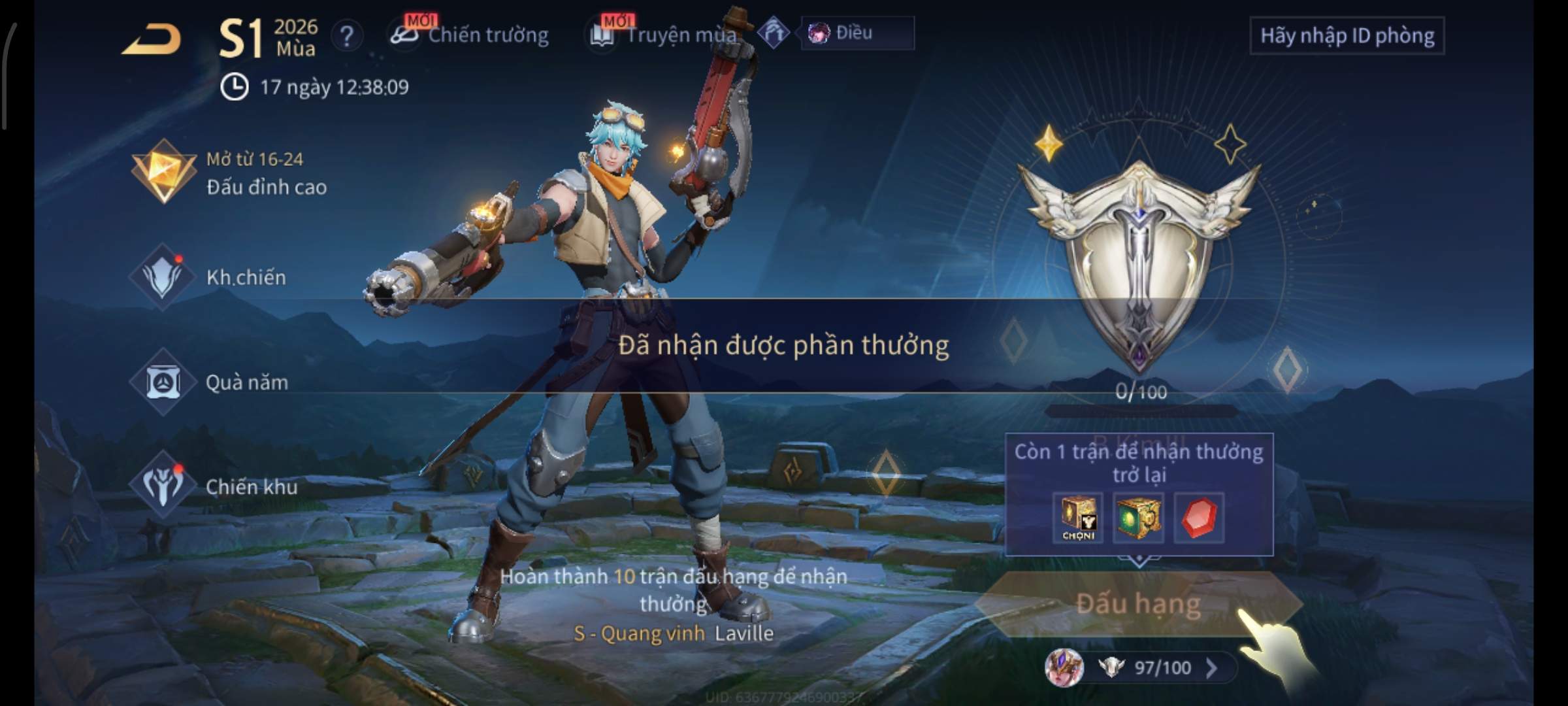
Task: Open Truyện mùa season story
Action: 665,35
